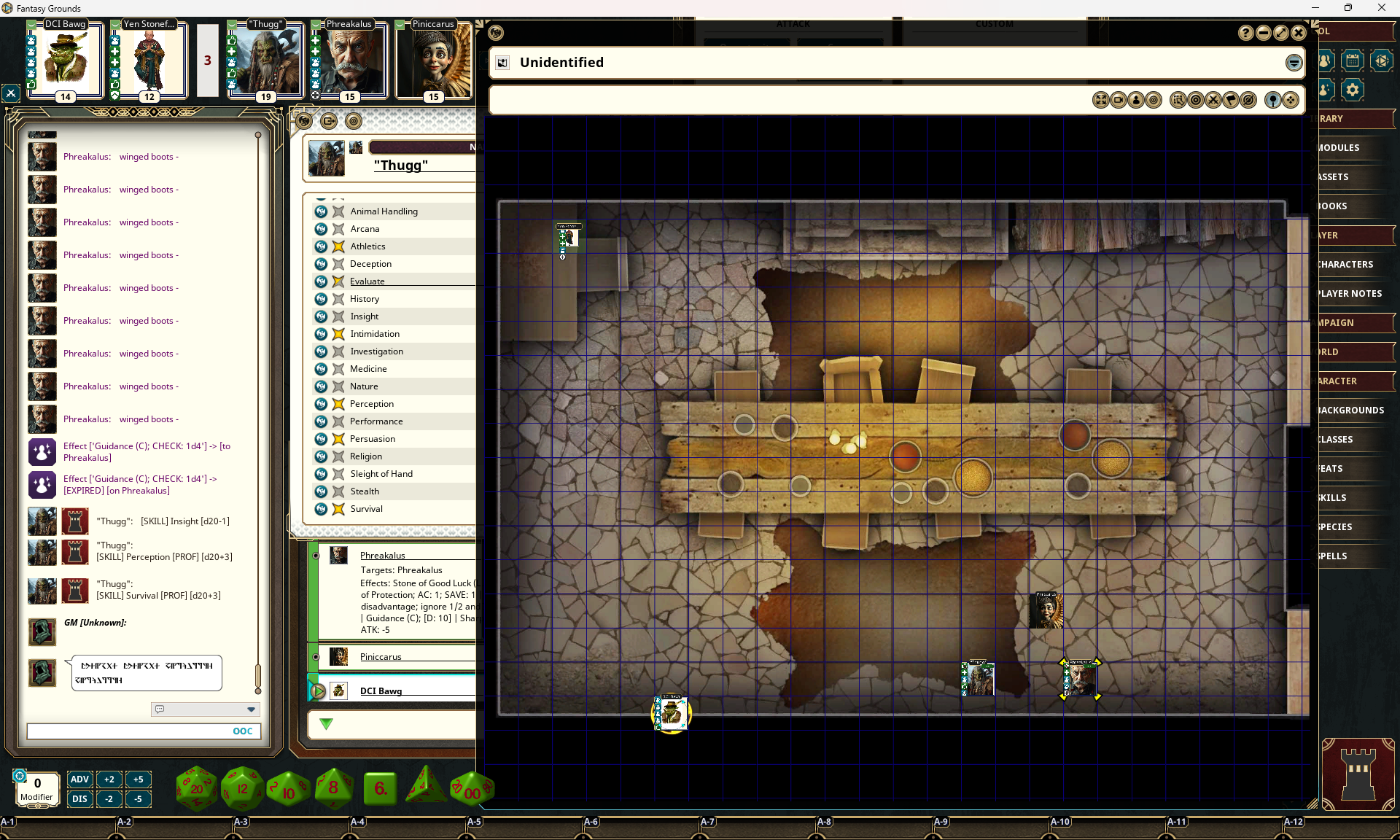Click the dice tower icon at bottom right

click(1358, 774)
